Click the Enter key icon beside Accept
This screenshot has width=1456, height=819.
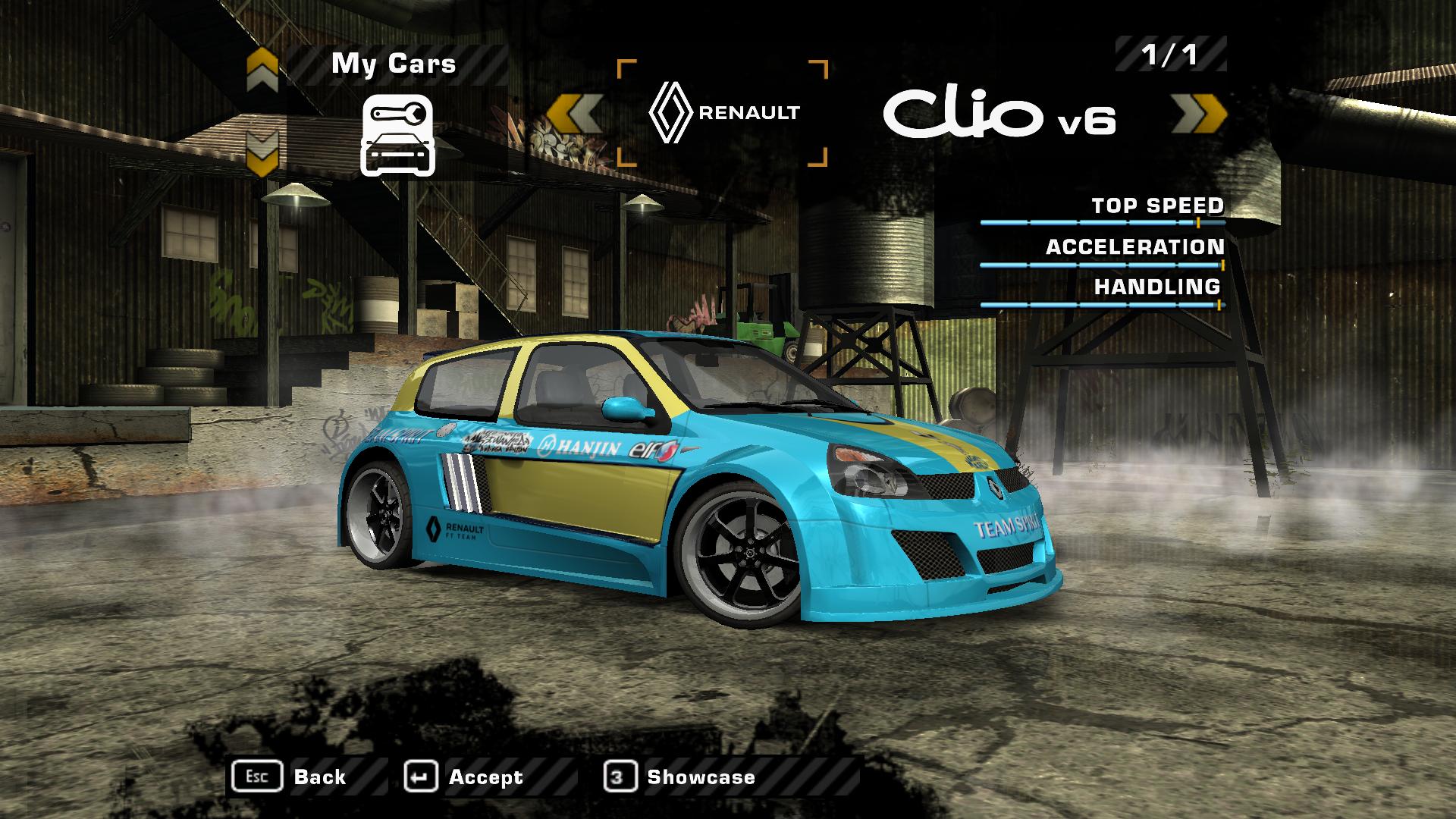422,776
